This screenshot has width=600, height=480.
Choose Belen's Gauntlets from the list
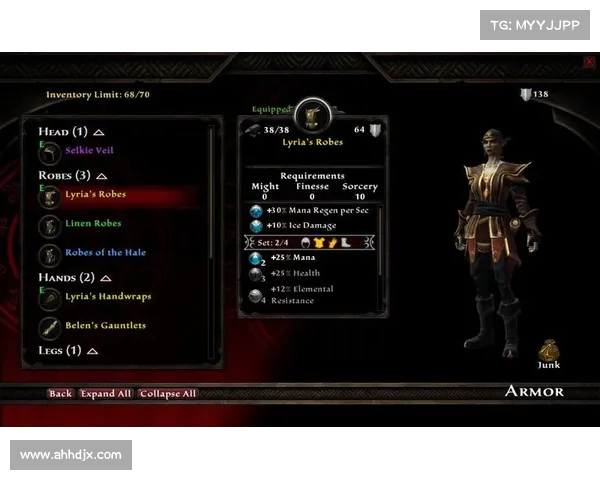[105, 326]
